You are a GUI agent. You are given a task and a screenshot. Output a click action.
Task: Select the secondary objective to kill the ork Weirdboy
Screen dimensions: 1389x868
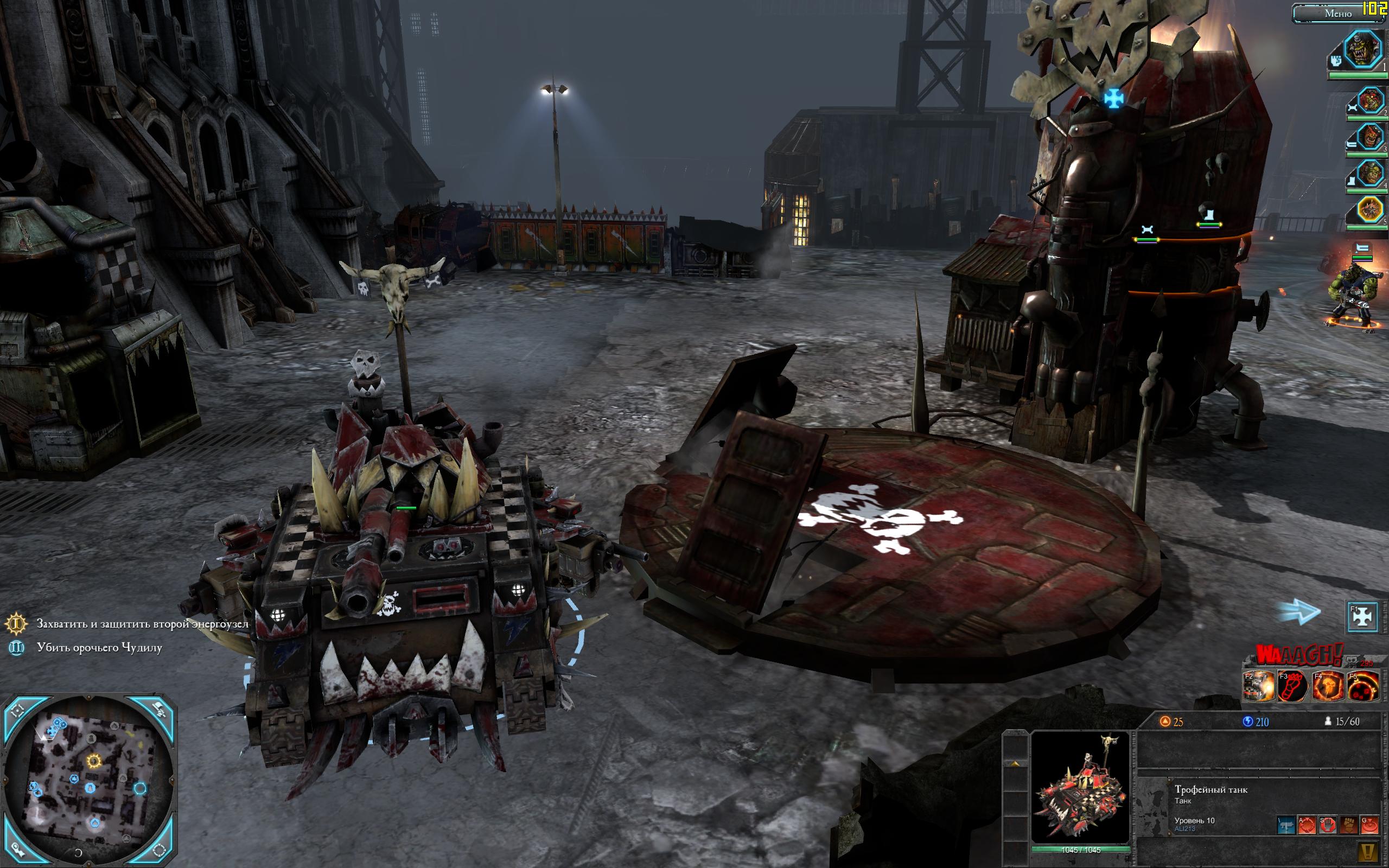[x=99, y=648]
